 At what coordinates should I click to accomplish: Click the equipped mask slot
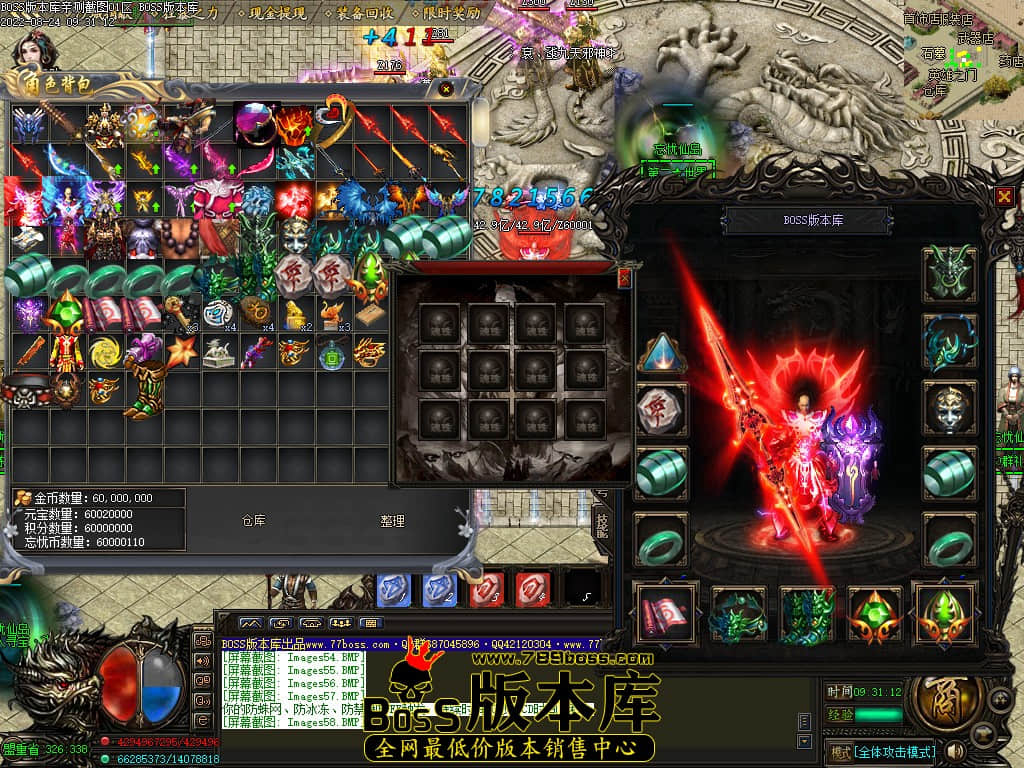948,406
